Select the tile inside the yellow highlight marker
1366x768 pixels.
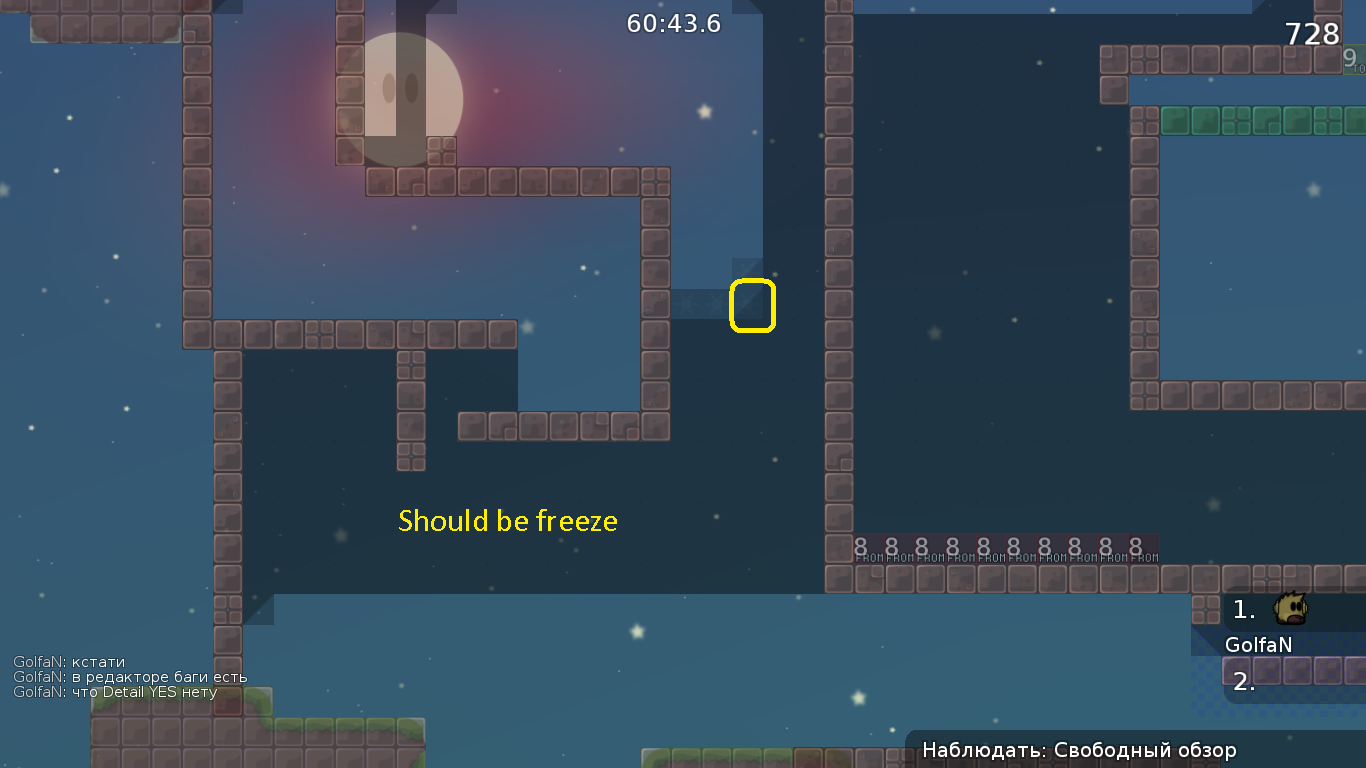[752, 303]
